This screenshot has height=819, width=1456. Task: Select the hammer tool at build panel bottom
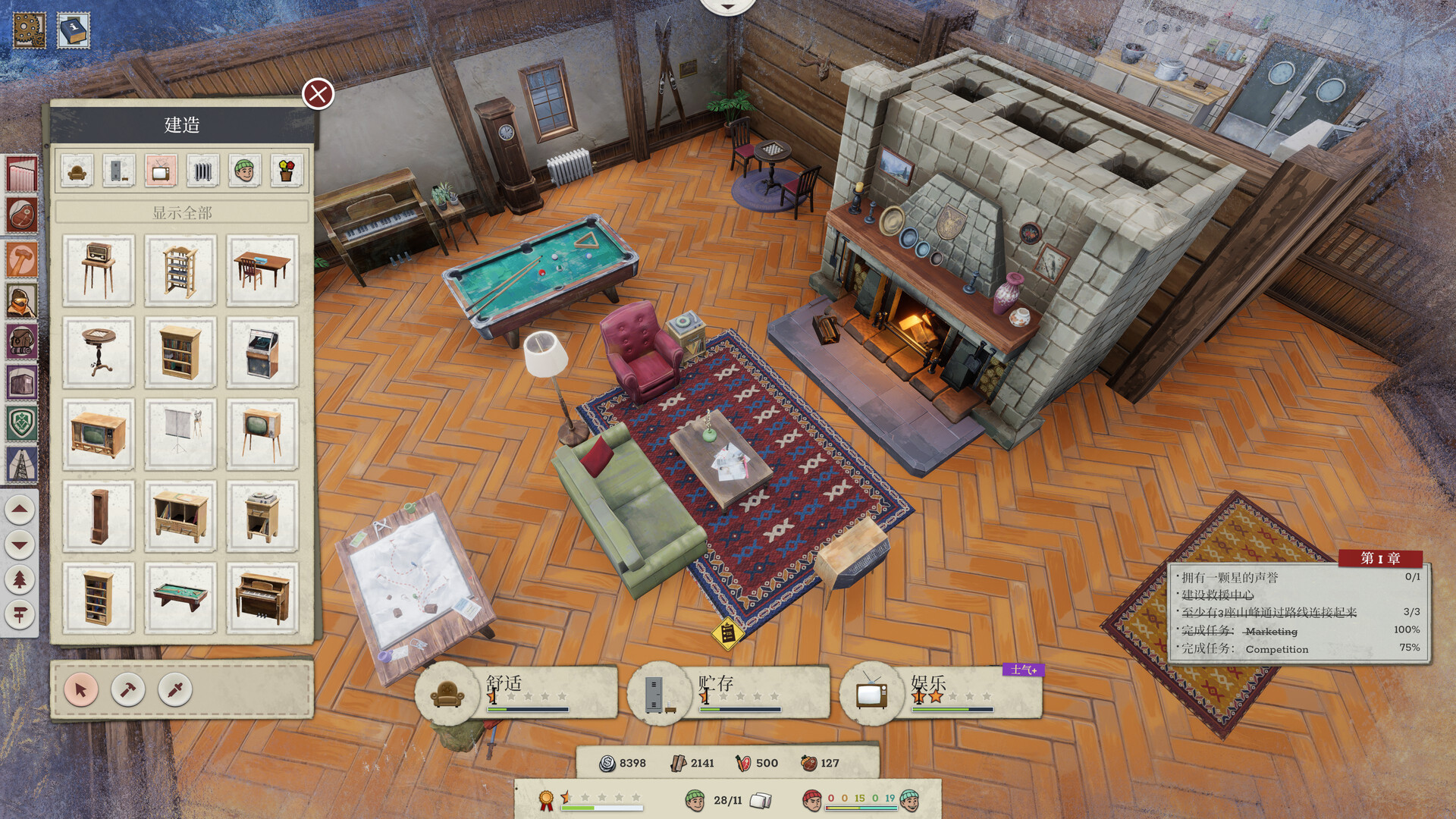click(128, 691)
